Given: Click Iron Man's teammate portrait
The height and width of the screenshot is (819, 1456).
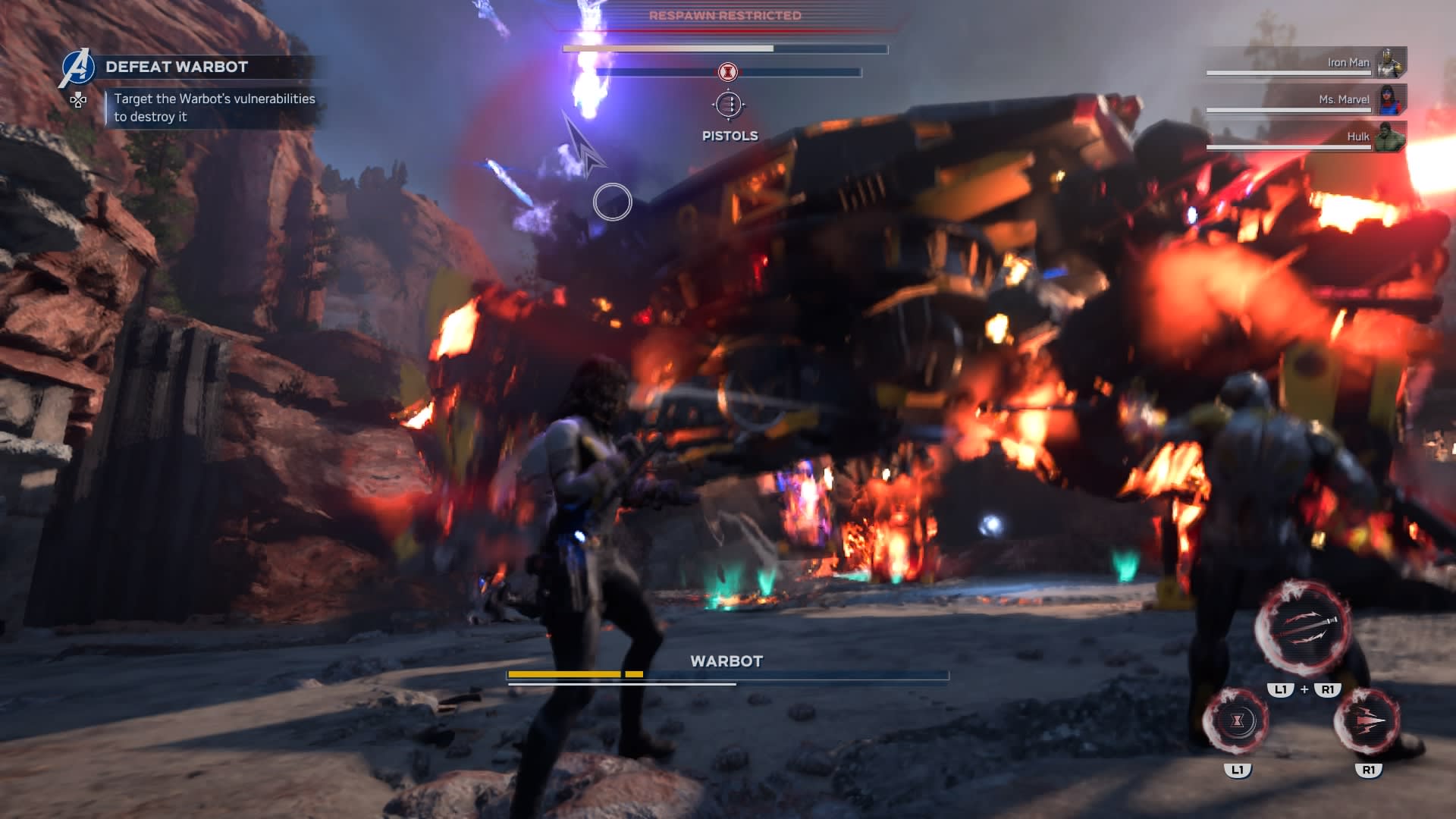Looking at the screenshot, I should 1390,63.
